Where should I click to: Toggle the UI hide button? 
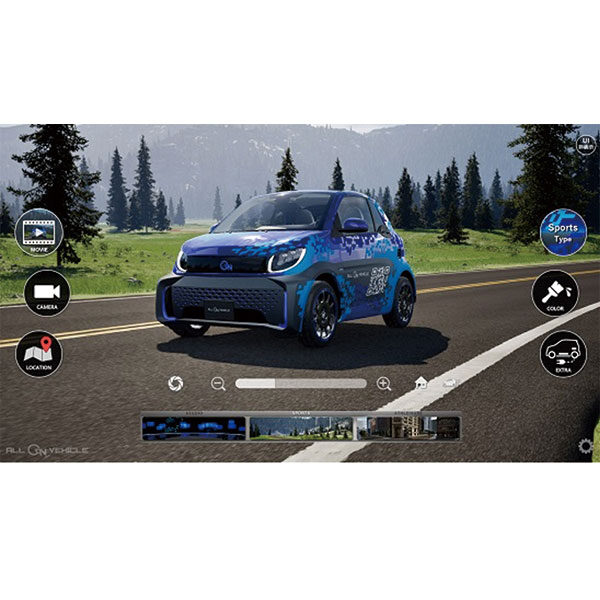coord(586,143)
